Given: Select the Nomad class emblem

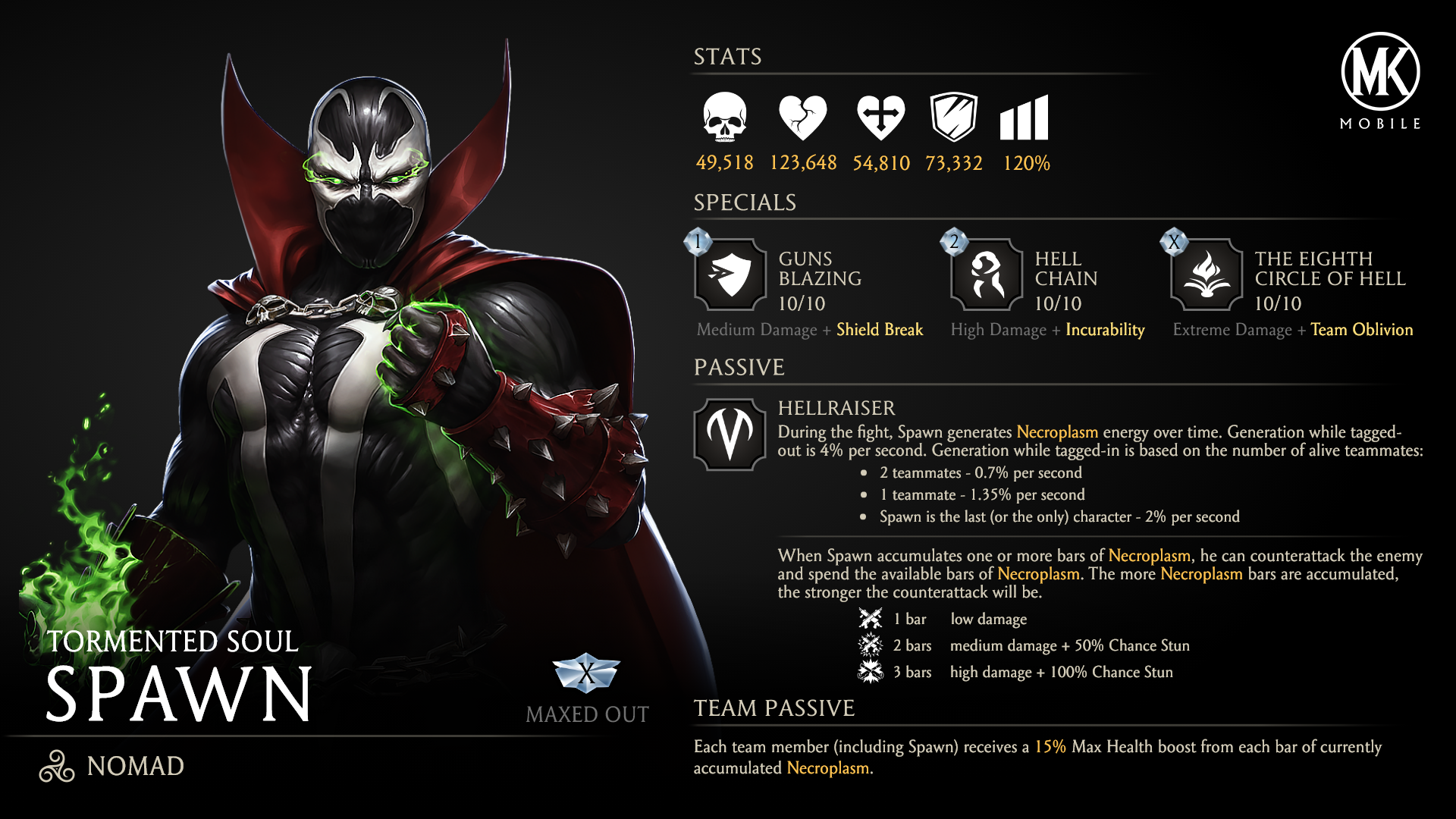Looking at the screenshot, I should pos(57,766).
